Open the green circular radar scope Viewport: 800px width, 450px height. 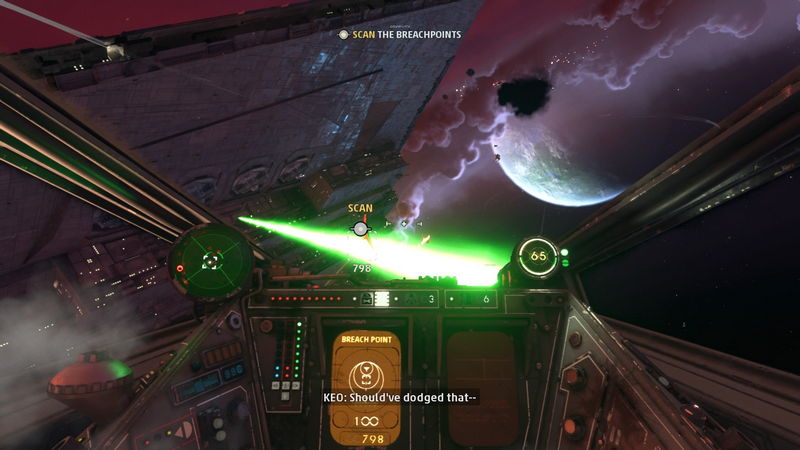tap(211, 261)
